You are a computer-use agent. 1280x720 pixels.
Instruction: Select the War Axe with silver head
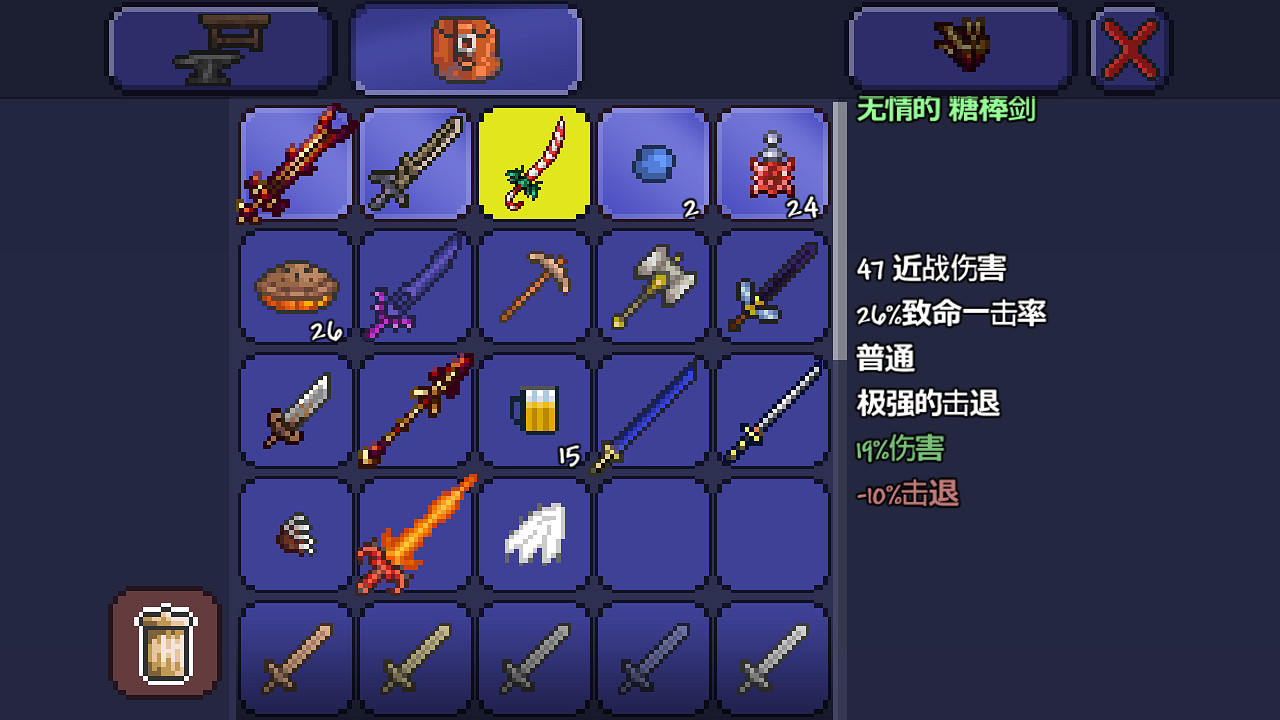point(653,287)
